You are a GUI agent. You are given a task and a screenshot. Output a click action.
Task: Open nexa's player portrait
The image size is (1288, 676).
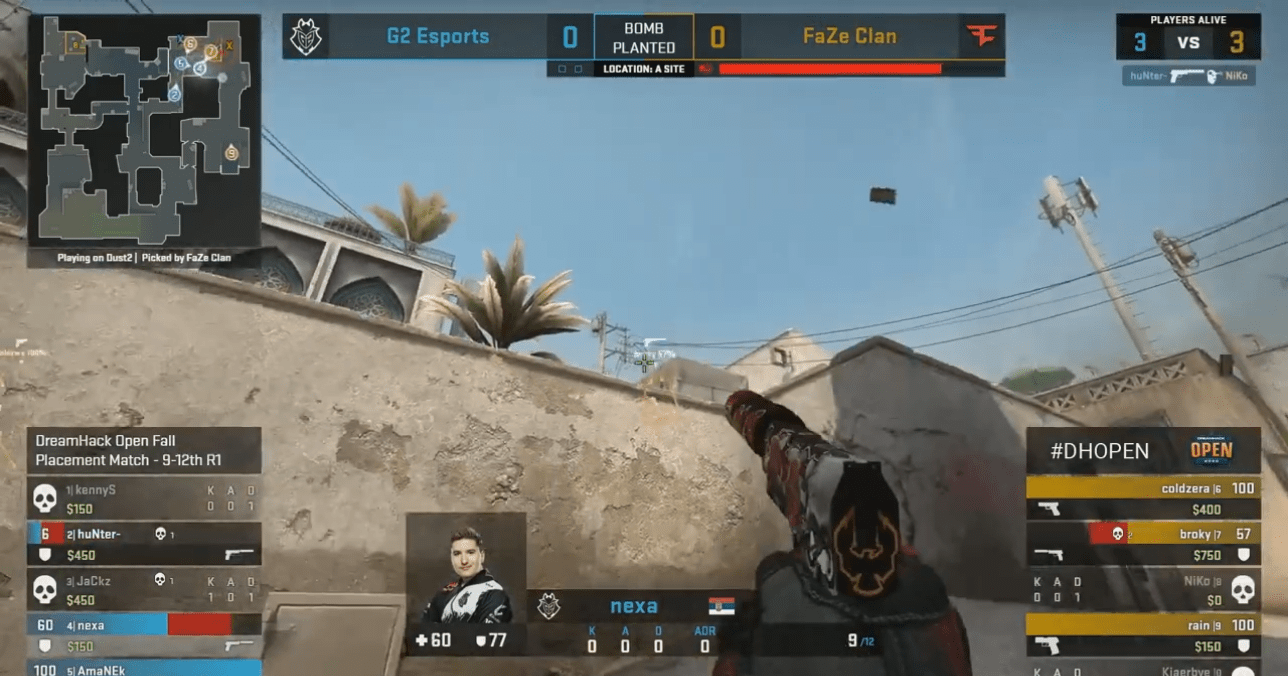[466, 569]
